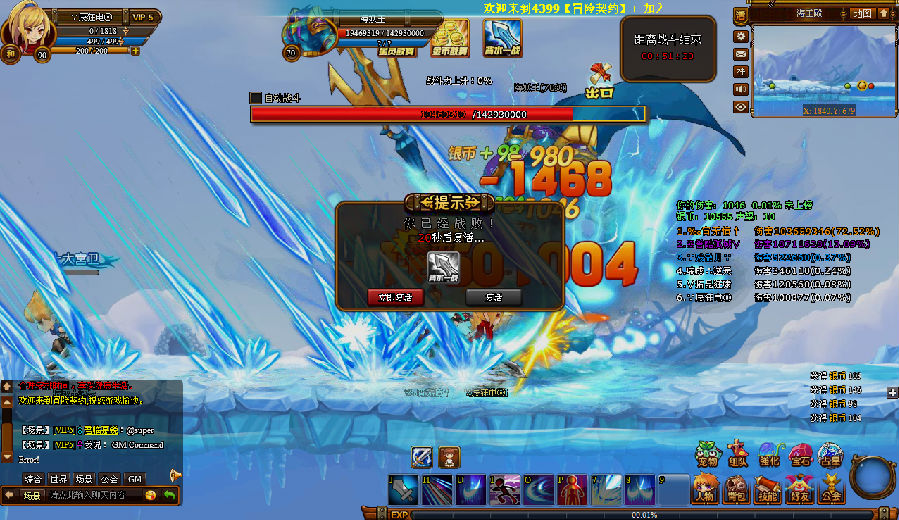Switch to the GM chat tab
The image size is (899, 520).
pyautogui.click(x=136, y=479)
